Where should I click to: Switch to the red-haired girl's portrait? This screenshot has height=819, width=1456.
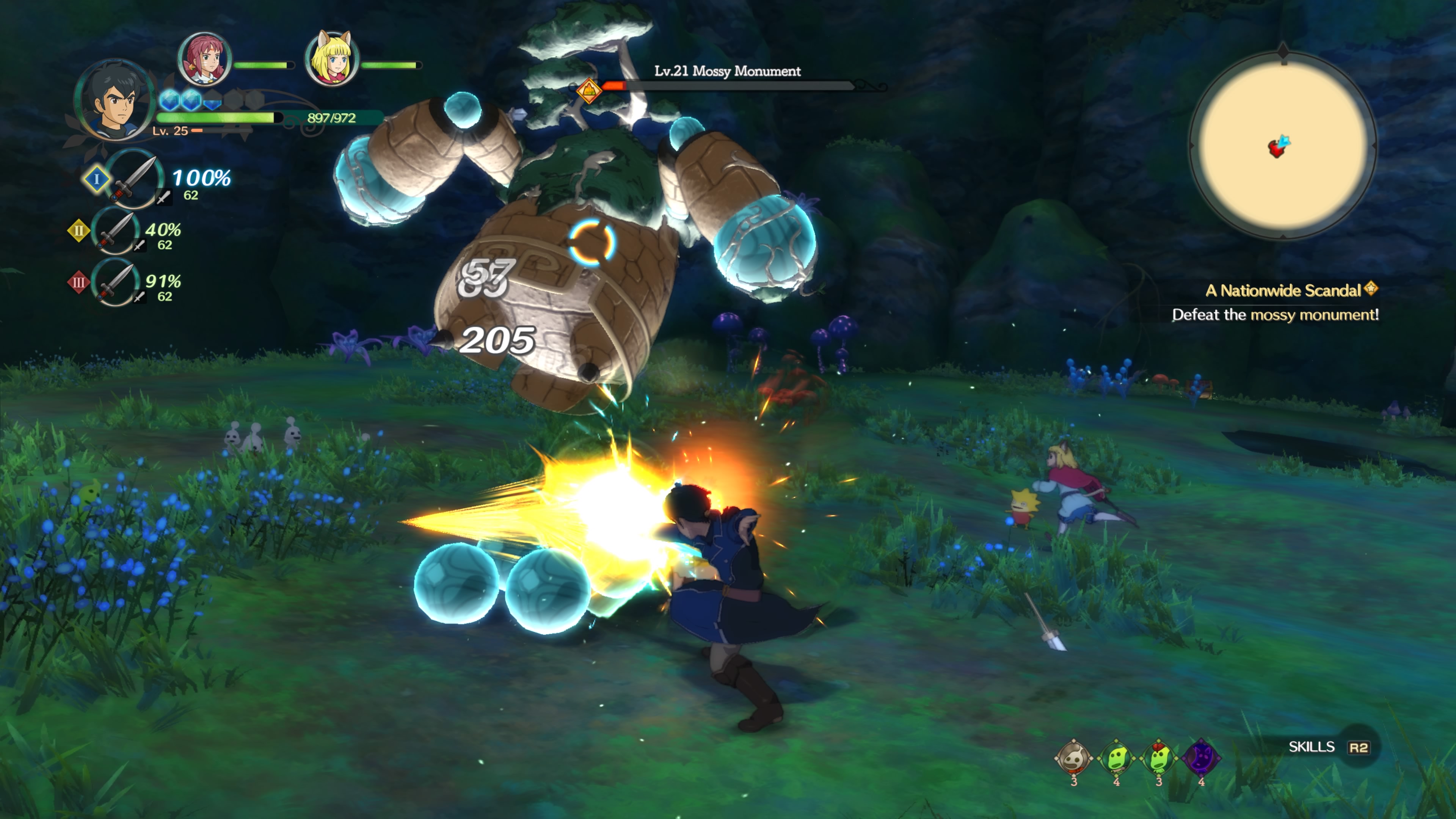tap(204, 60)
